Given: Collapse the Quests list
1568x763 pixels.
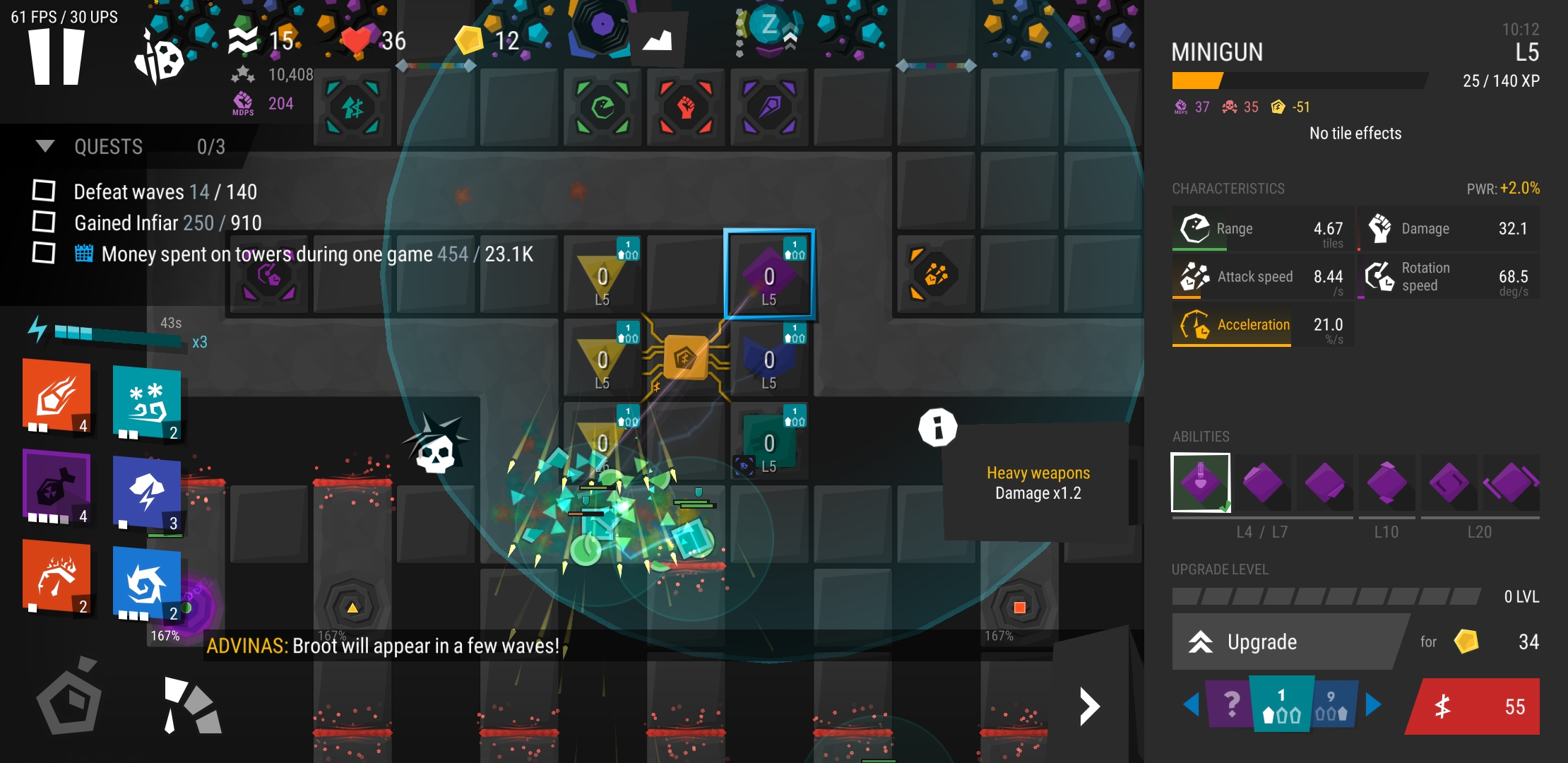Looking at the screenshot, I should 45,146.
